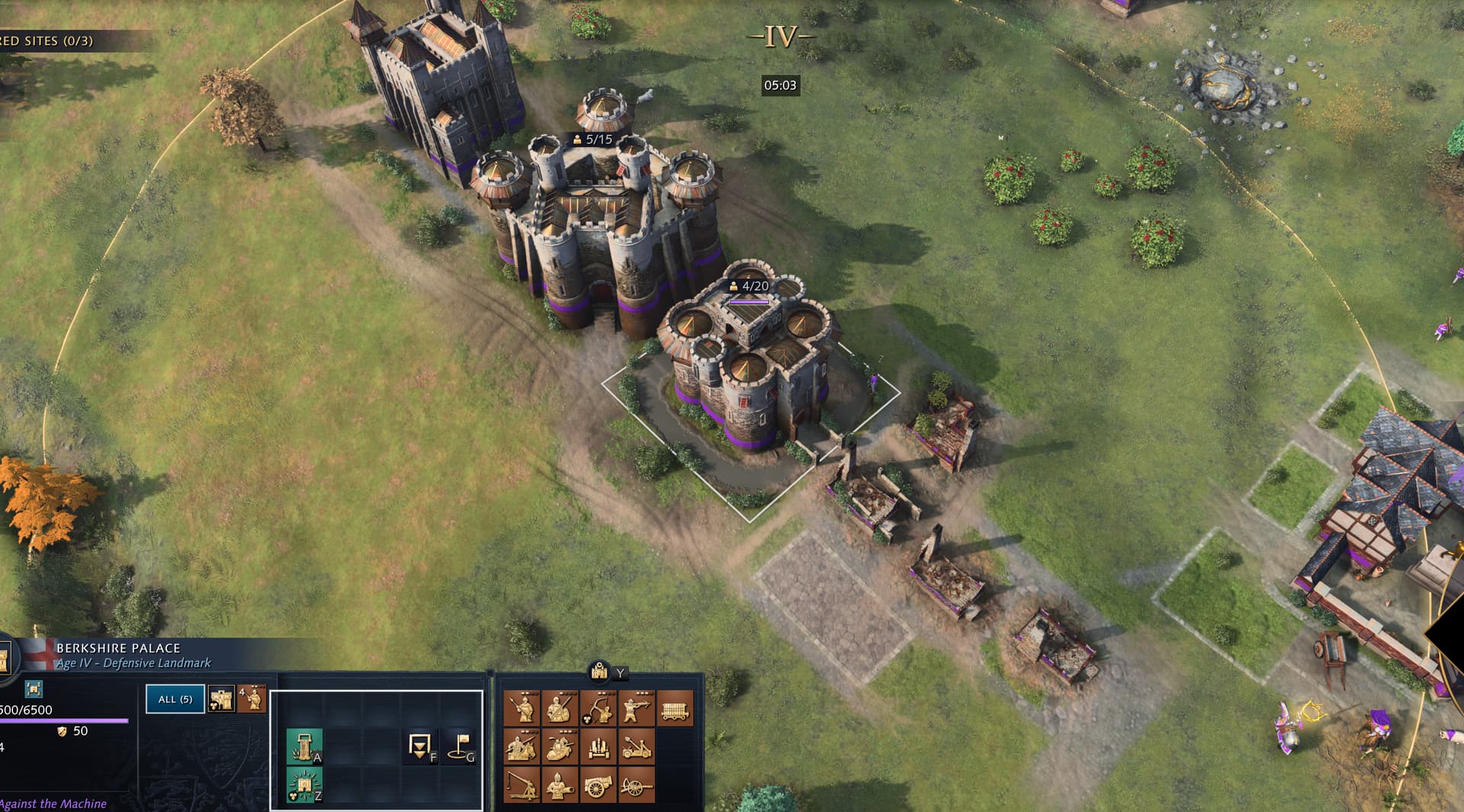
Task: Choose the garrisoned unit subgroup icon
Action: click(252, 699)
